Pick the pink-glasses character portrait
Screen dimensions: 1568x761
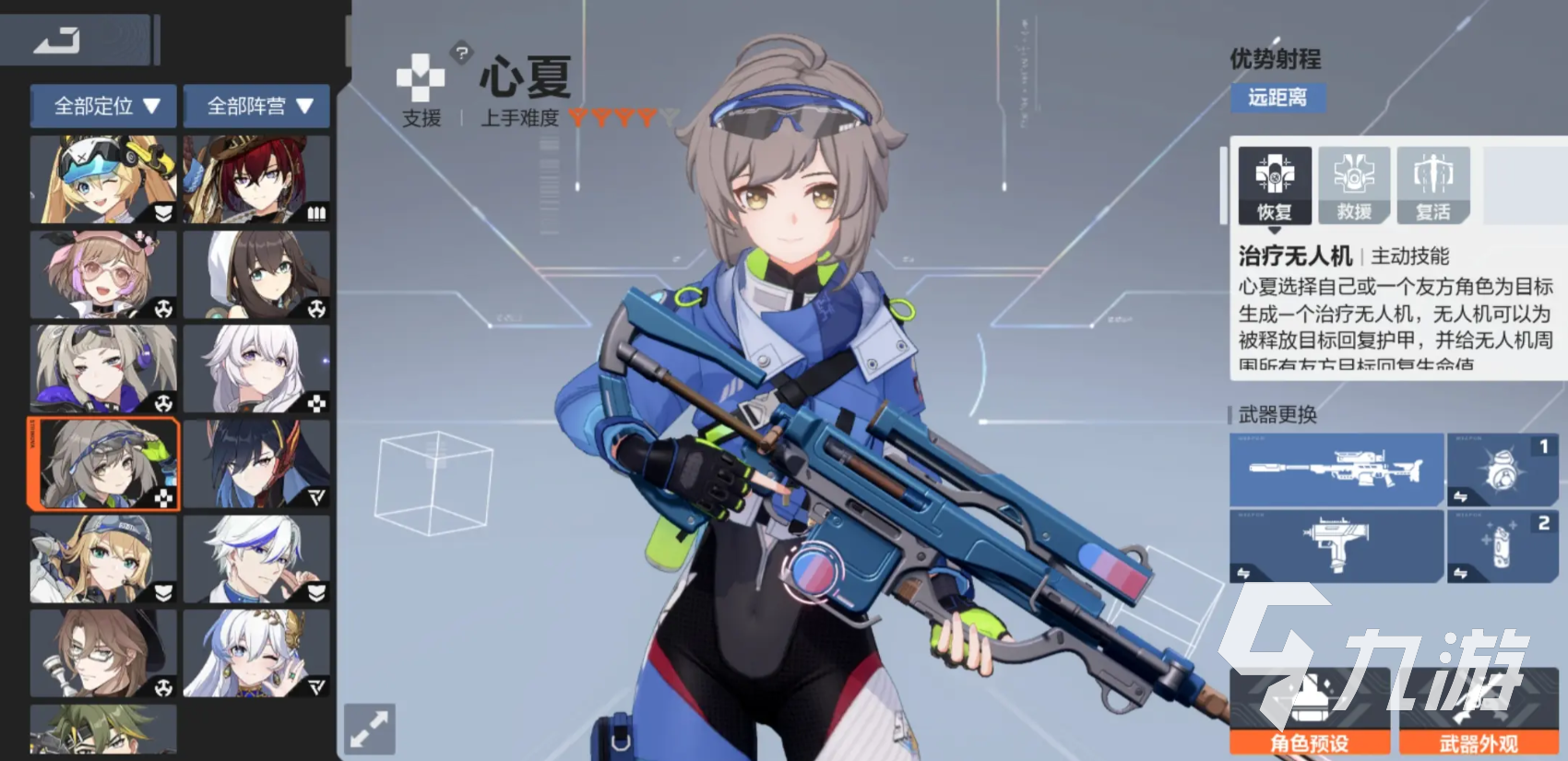point(102,275)
